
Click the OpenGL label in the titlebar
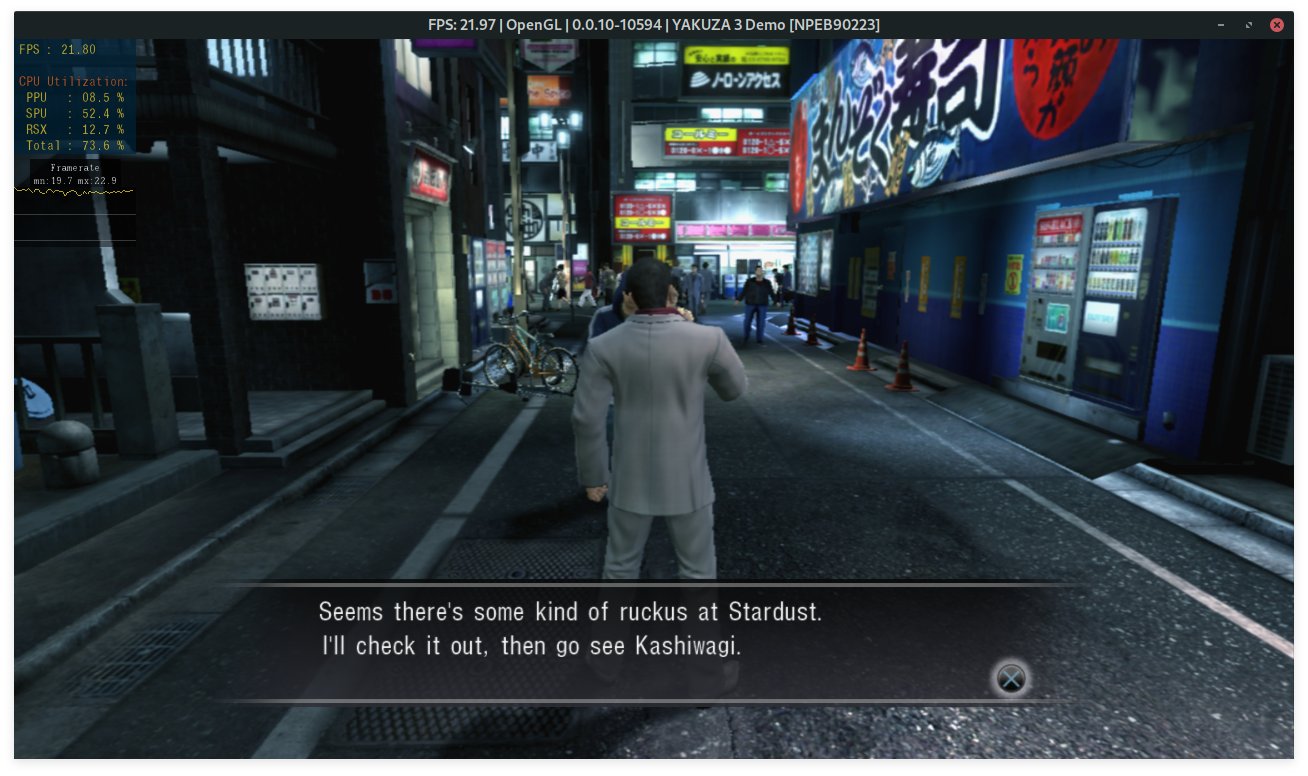tap(535, 24)
